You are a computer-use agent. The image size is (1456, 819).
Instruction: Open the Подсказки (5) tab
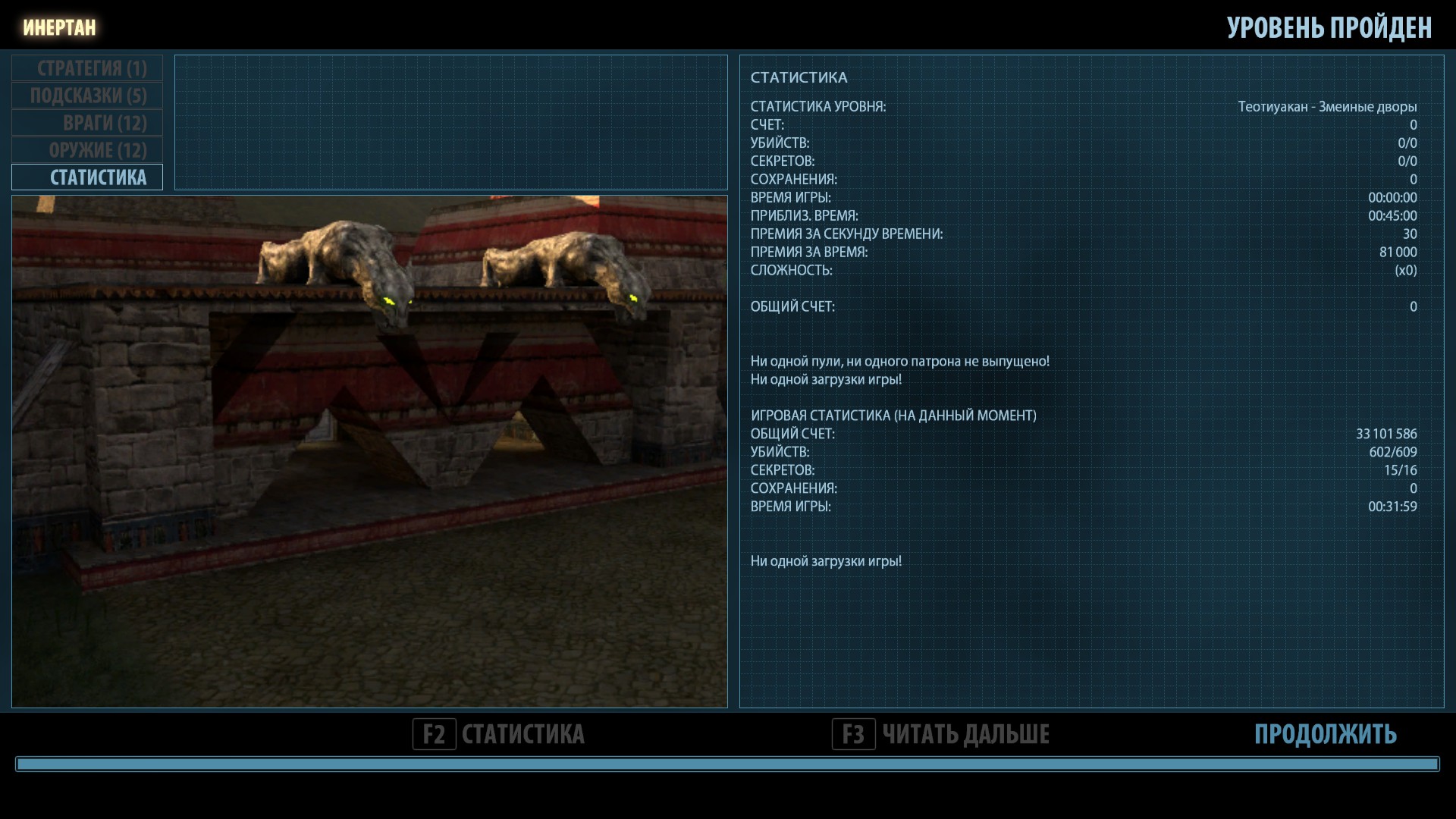click(x=87, y=96)
